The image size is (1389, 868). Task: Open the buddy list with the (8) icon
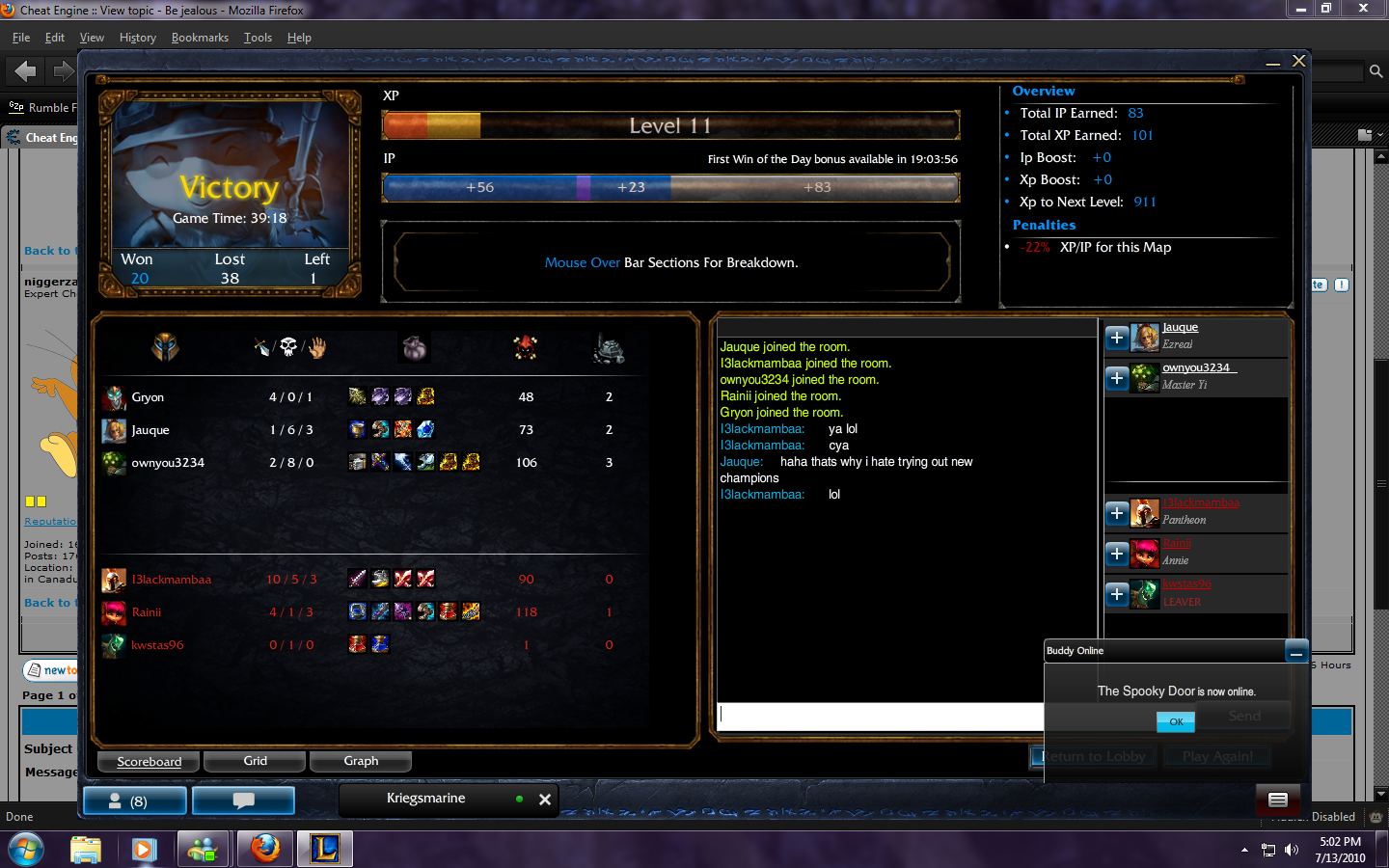pos(135,800)
